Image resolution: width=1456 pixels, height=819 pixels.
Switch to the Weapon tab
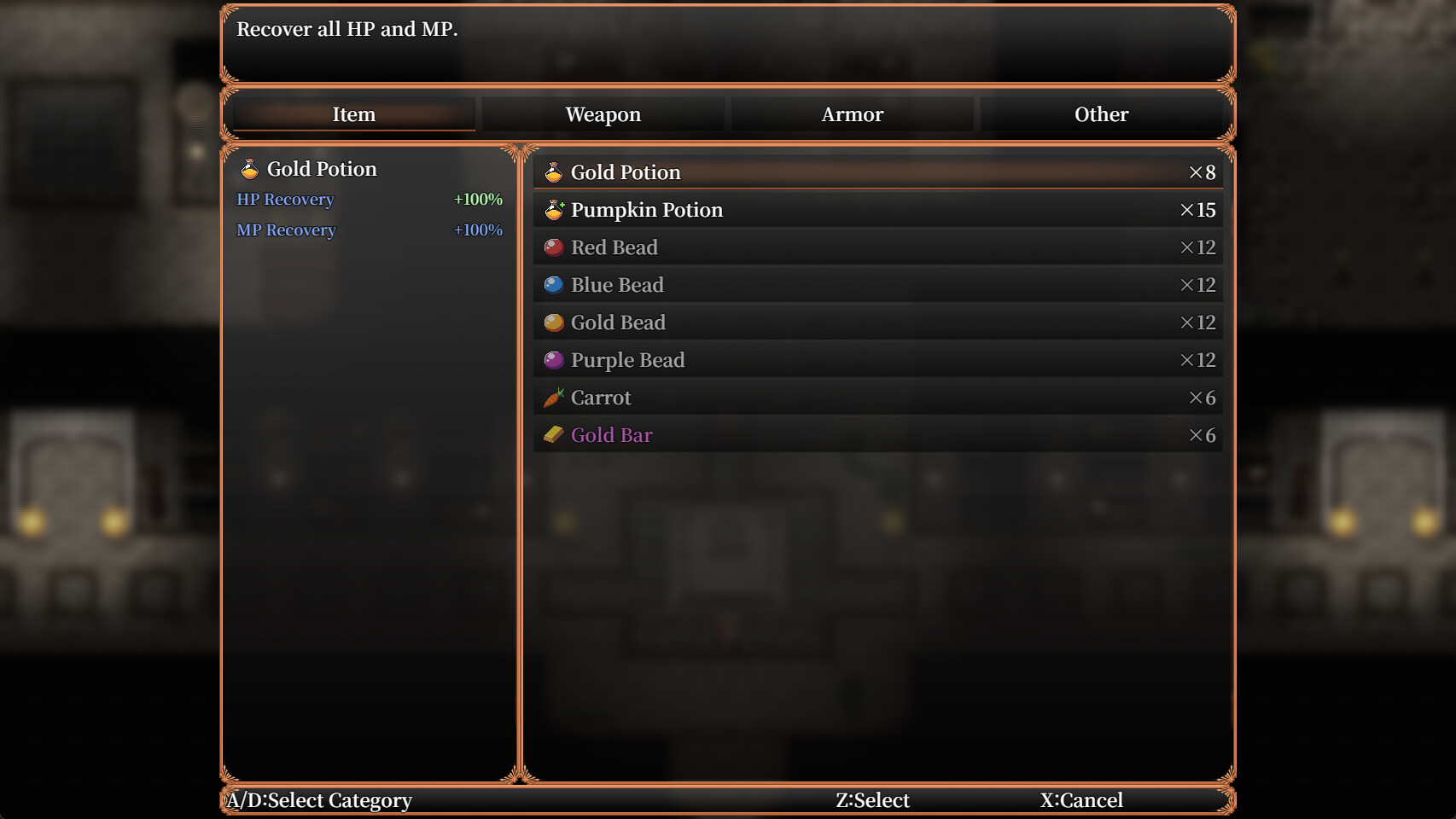pos(603,114)
